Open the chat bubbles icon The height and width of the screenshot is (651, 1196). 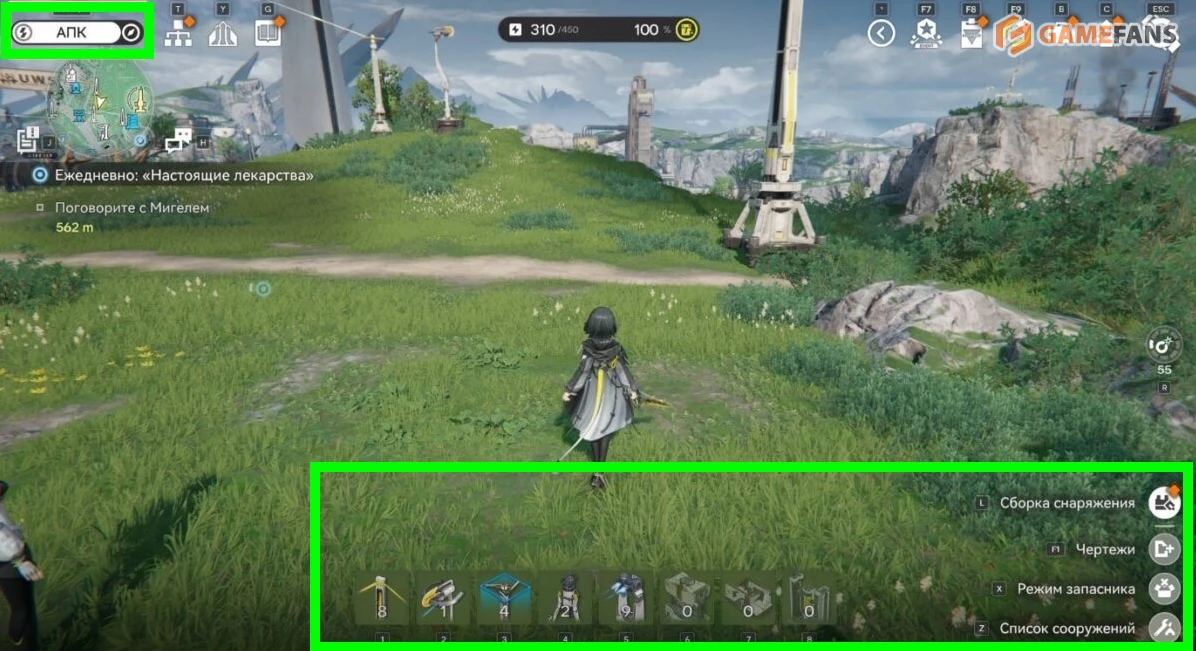(179, 141)
